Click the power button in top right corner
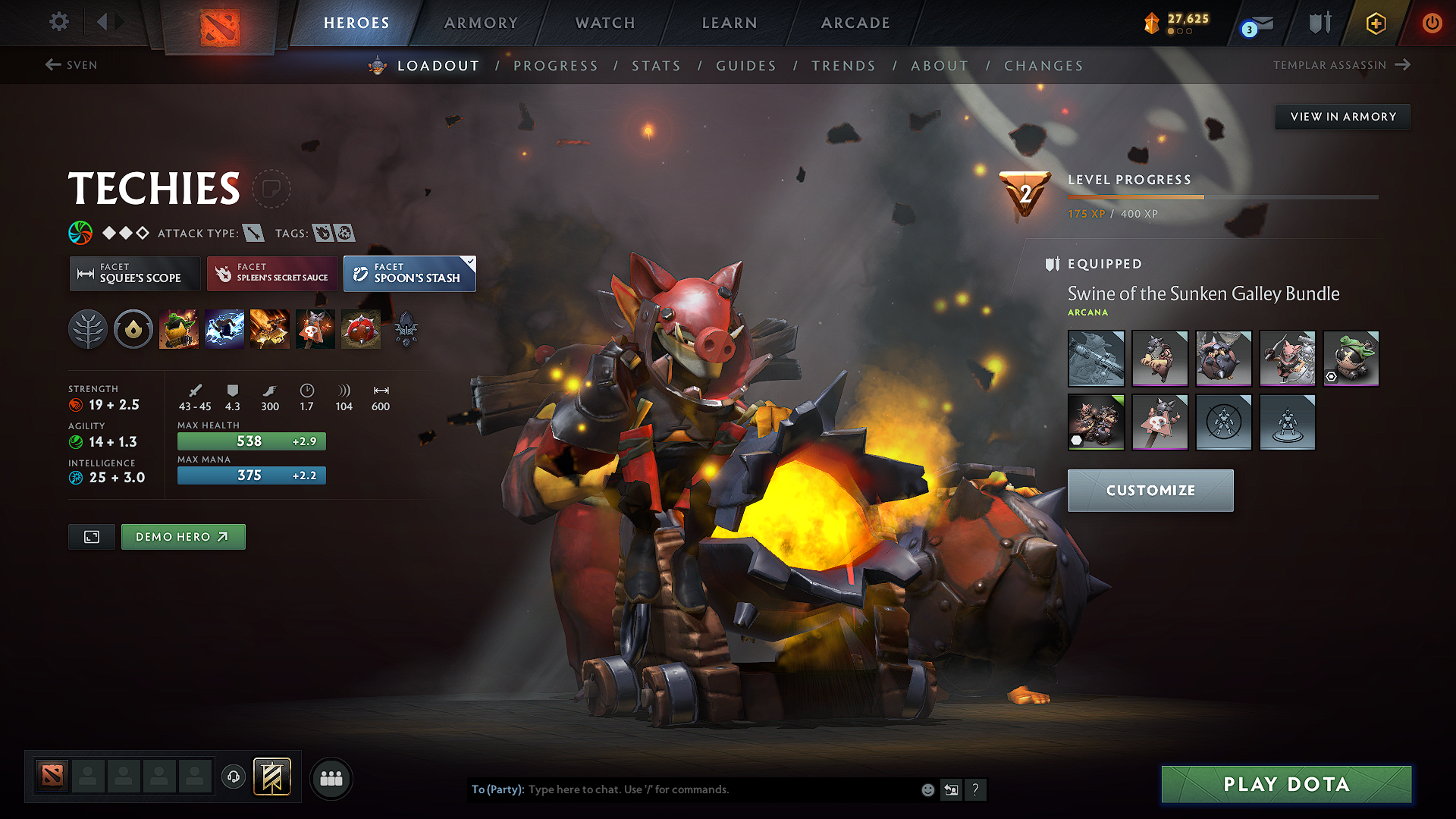 click(1432, 23)
